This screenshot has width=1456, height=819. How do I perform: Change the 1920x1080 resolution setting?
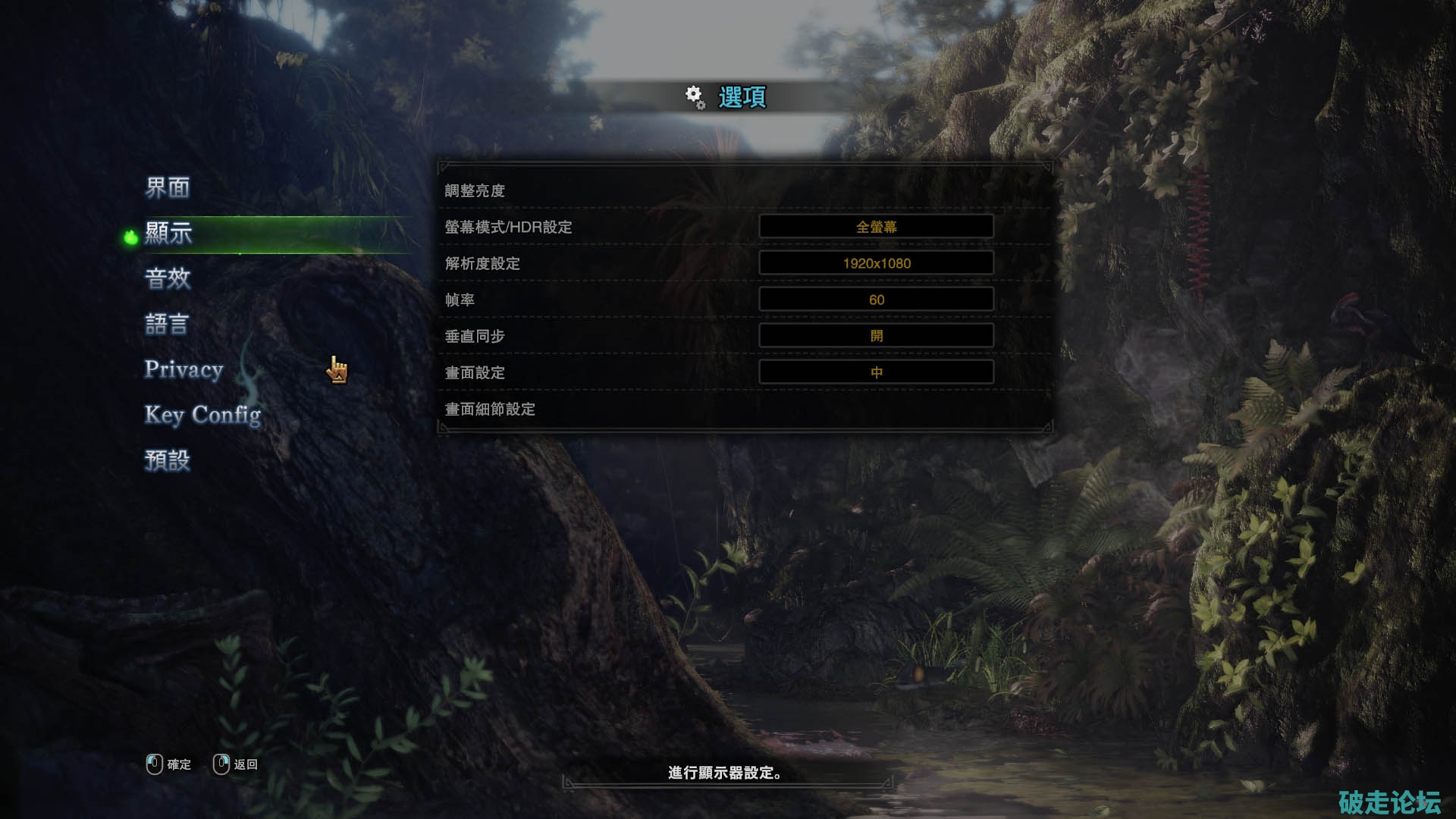876,263
